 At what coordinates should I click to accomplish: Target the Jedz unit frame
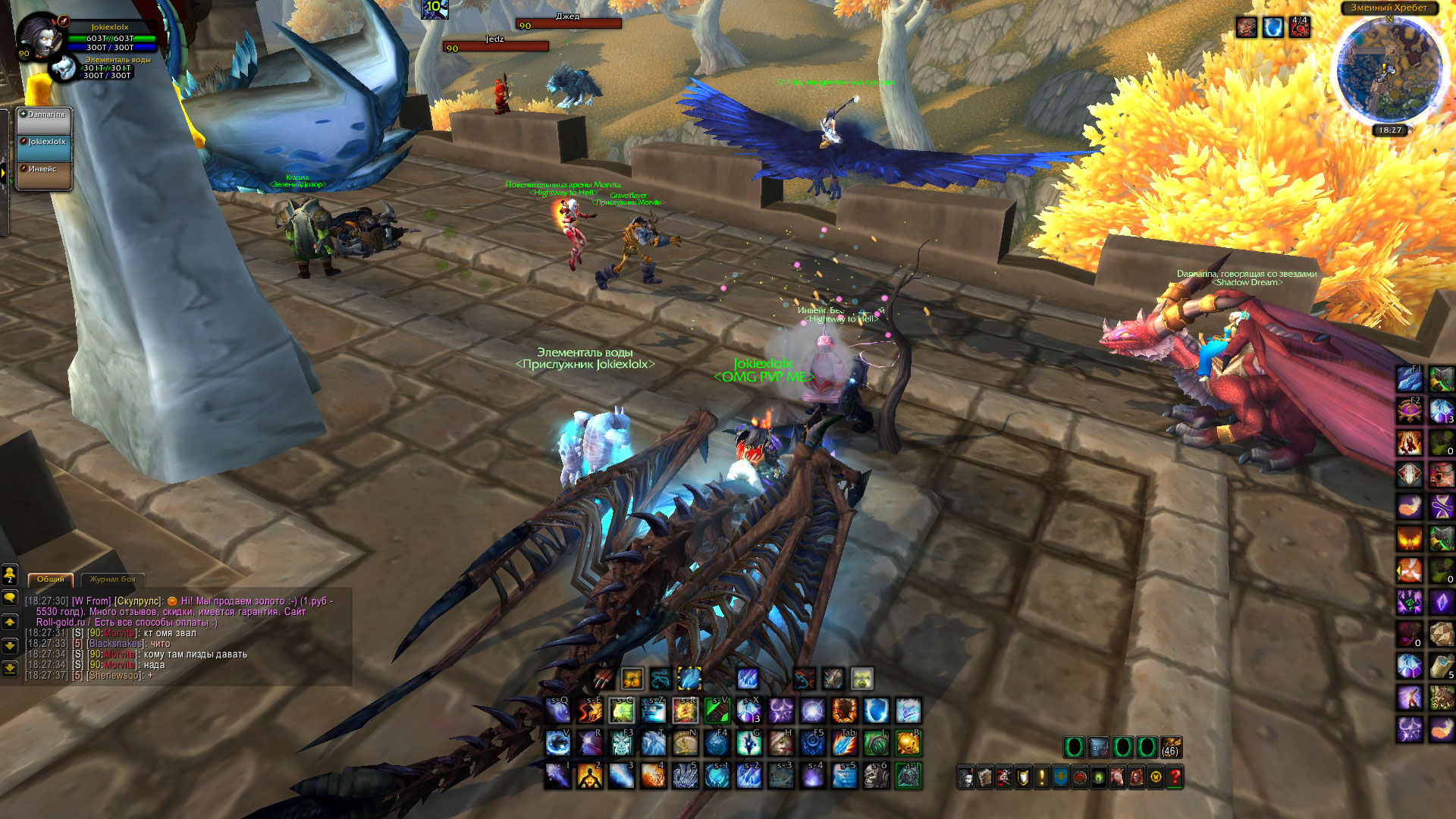coord(496,44)
